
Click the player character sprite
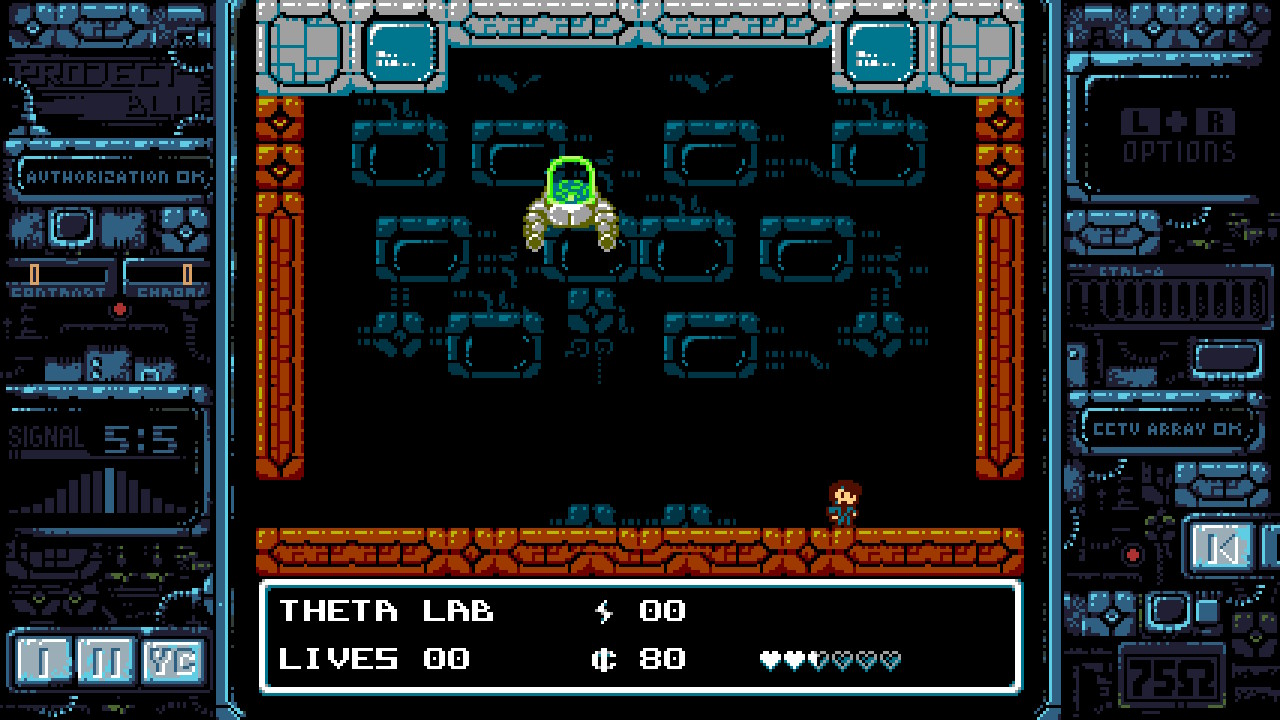(842, 503)
